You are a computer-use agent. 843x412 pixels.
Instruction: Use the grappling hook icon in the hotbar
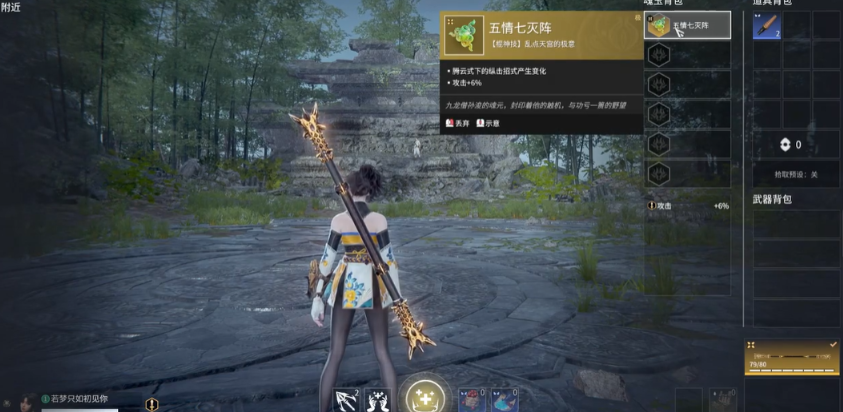coord(345,400)
